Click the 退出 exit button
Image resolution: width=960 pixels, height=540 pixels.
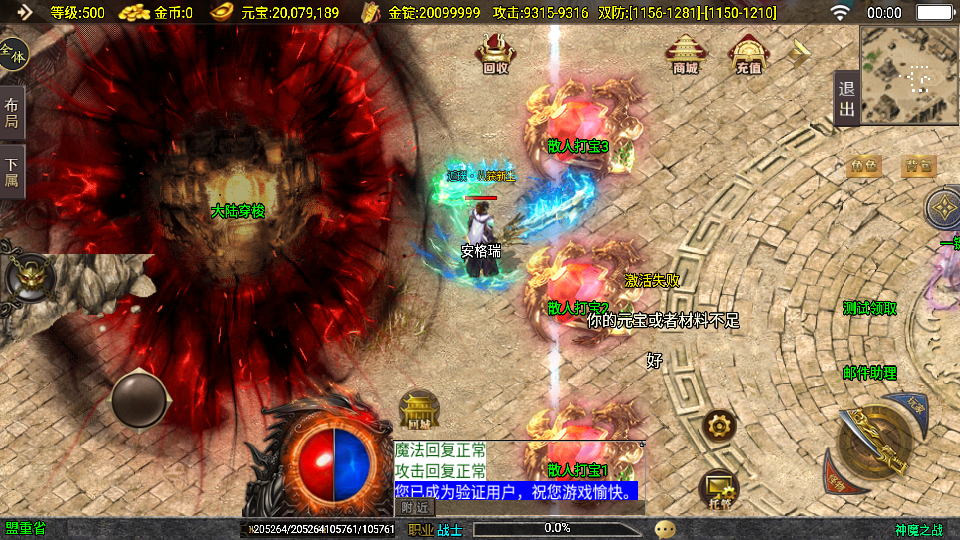(846, 99)
